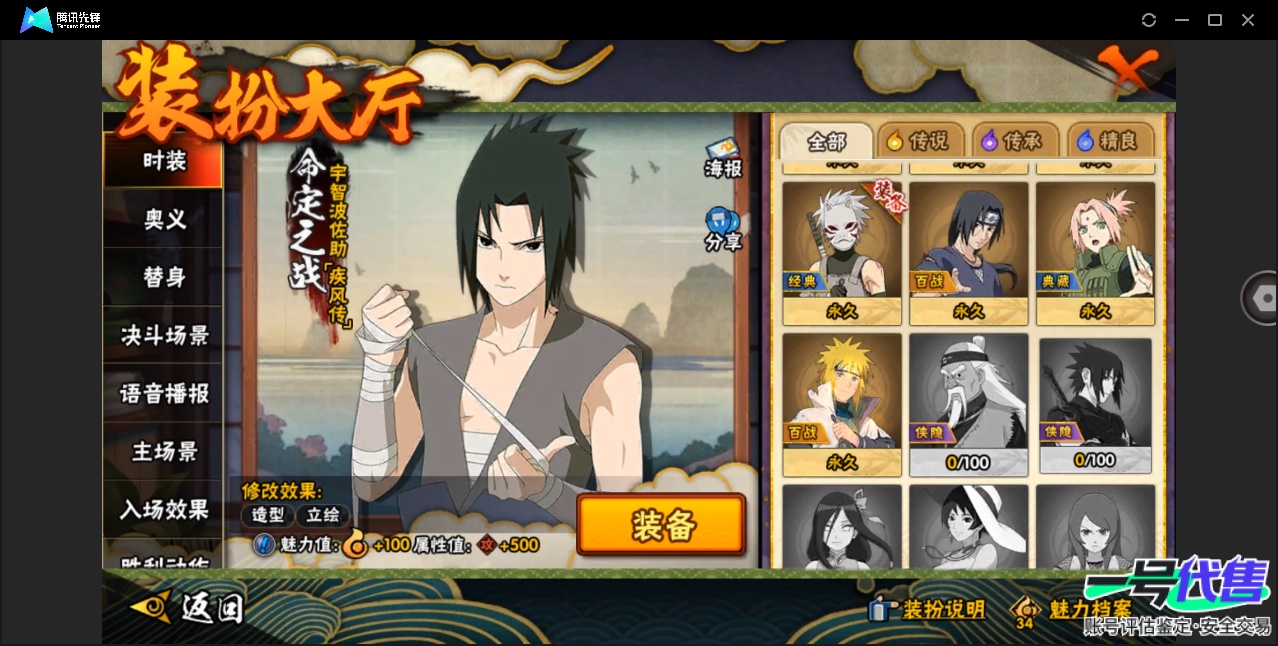Viewport: 1278px width, 646px height.
Task: Open the 语音播报 category
Action: (x=164, y=393)
